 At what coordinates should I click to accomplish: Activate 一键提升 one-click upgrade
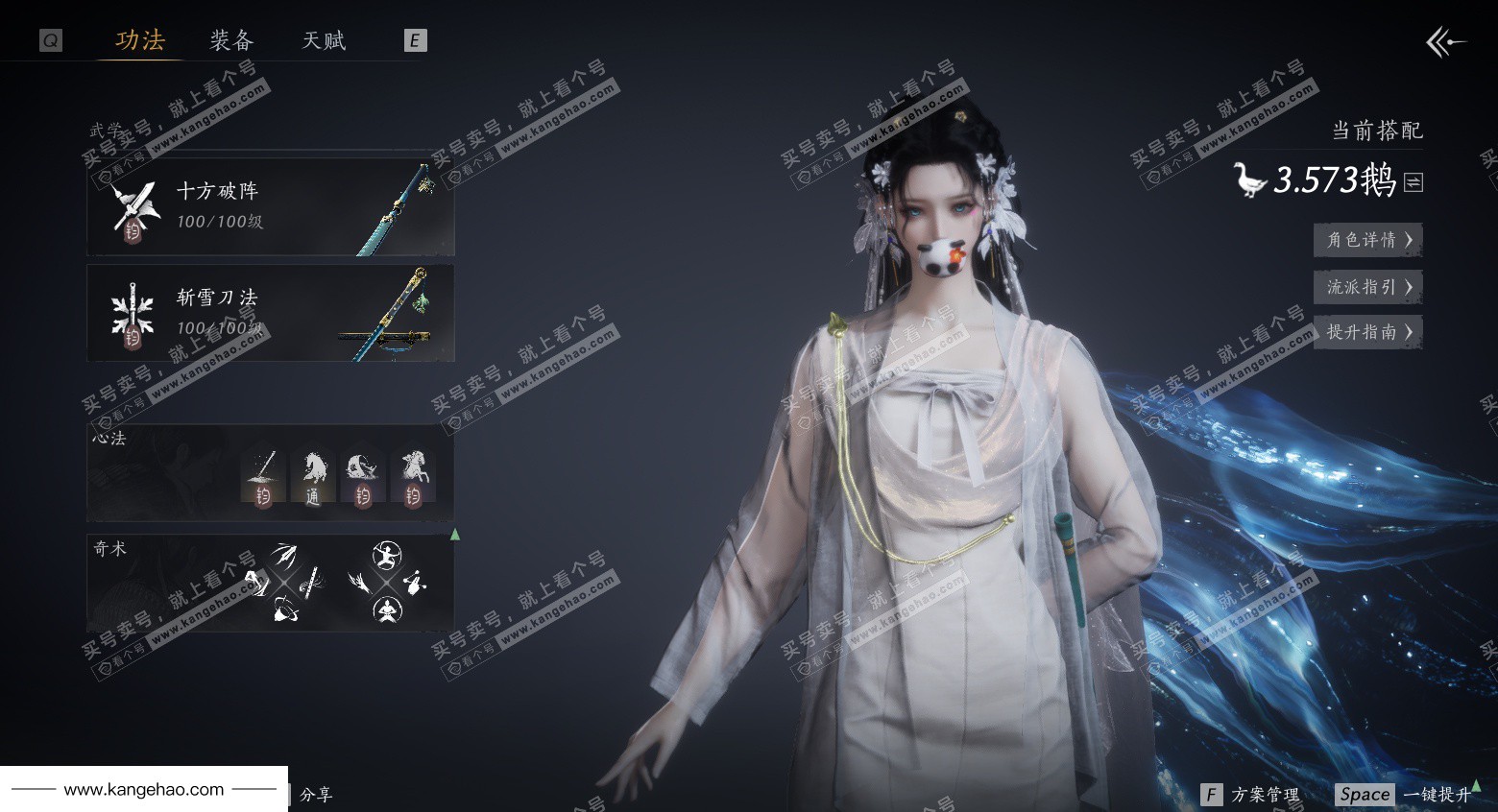(x=1406, y=795)
